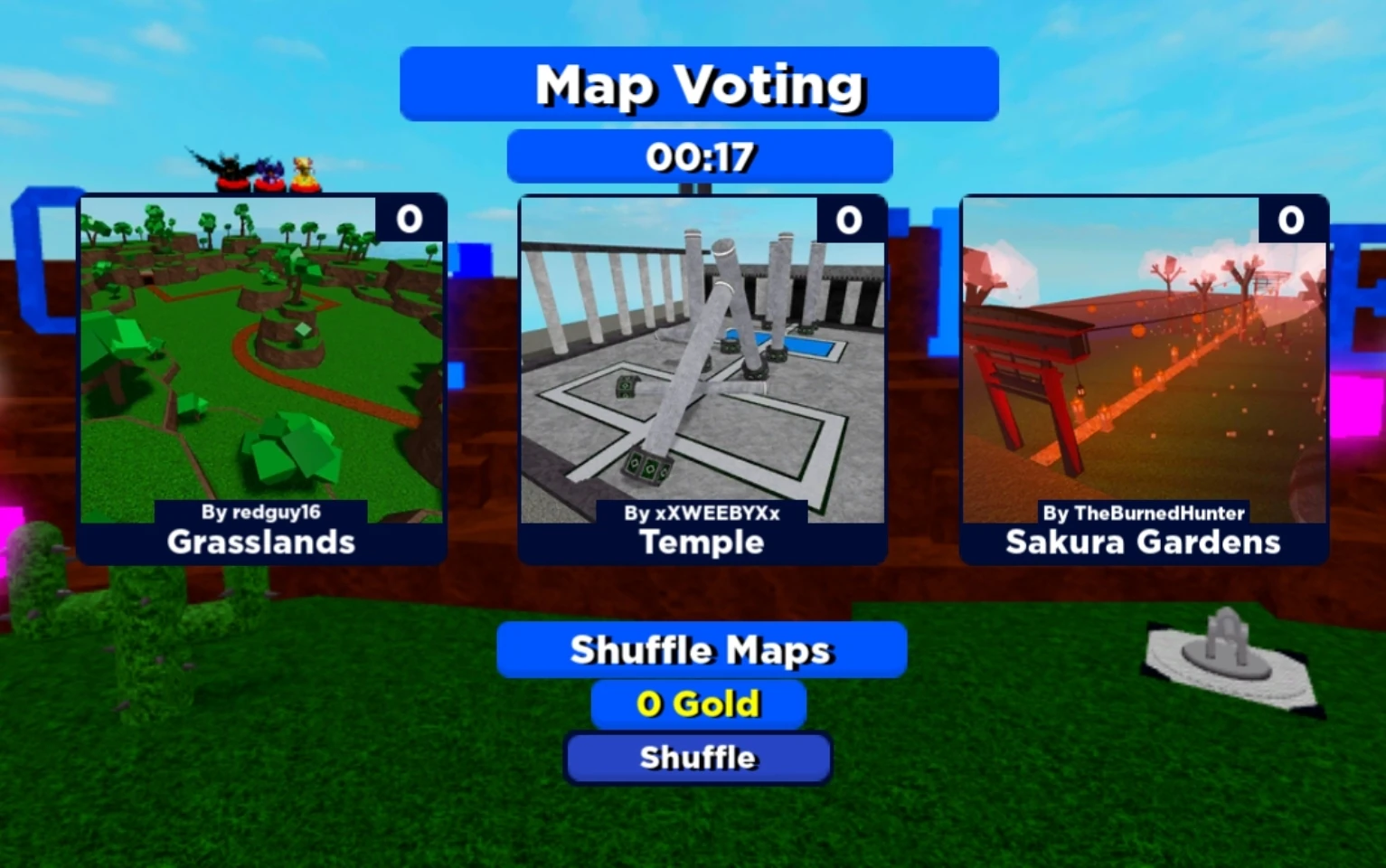
Task: Select the Grasslands map name label
Action: (260, 542)
